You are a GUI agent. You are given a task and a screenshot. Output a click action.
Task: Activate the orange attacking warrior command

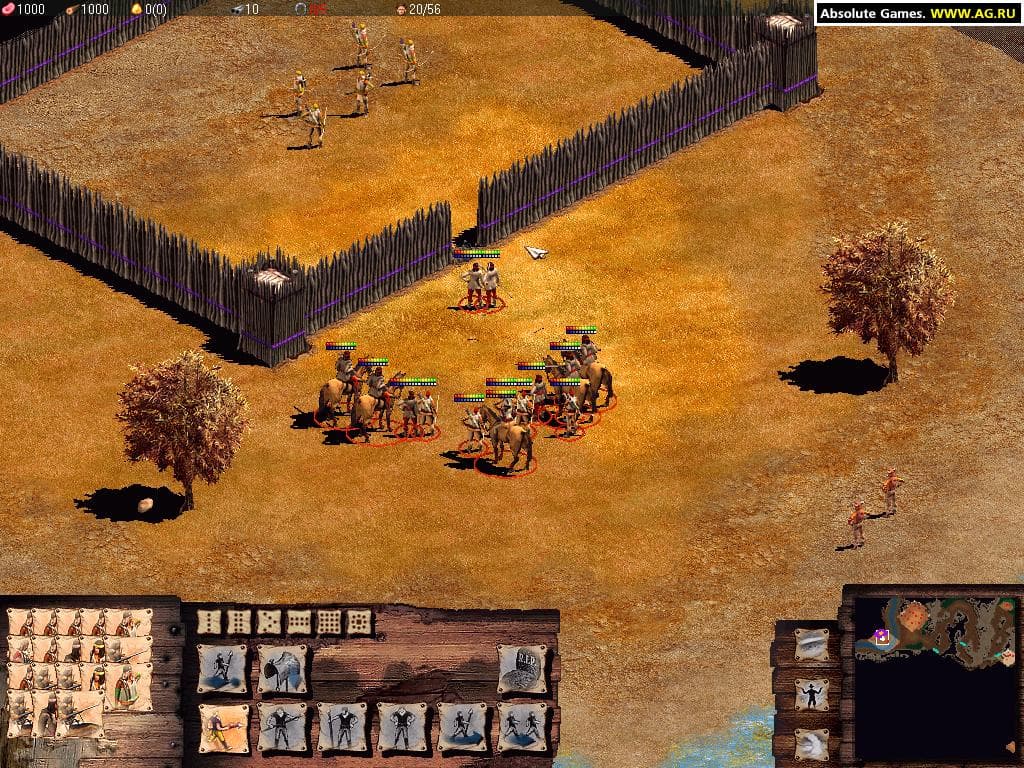click(x=222, y=727)
